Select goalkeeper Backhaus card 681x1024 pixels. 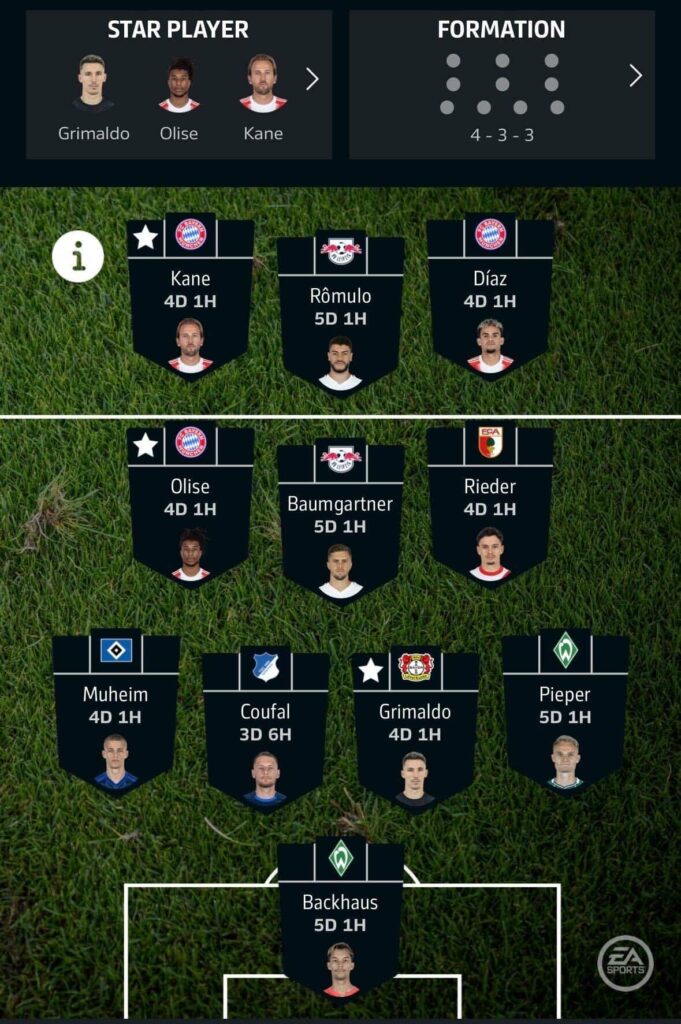(340, 920)
